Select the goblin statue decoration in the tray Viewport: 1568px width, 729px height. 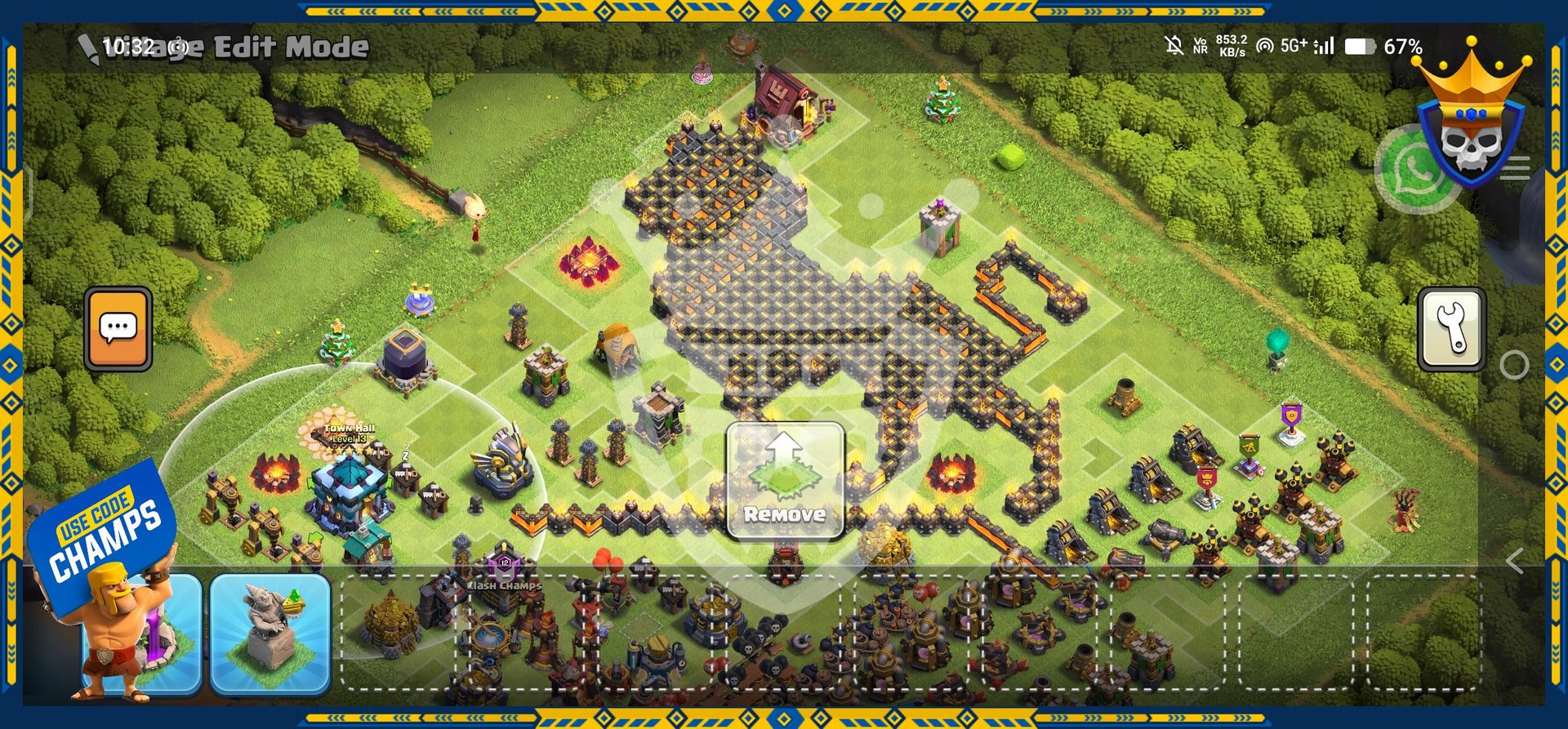point(270,634)
